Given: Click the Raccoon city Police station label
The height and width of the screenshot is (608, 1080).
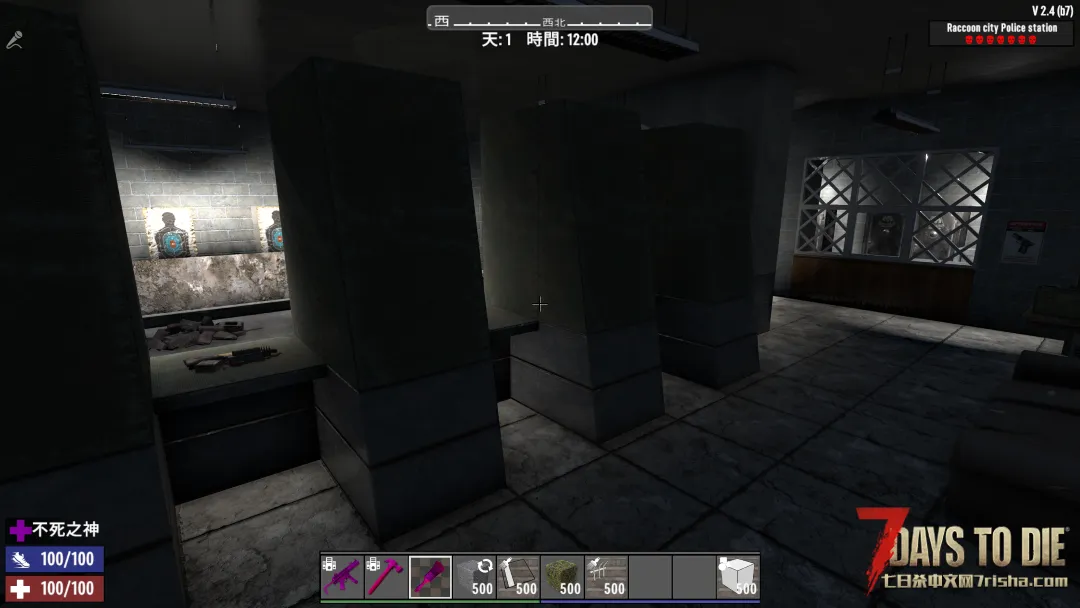Looking at the screenshot, I should pyautogui.click(x=1001, y=28).
